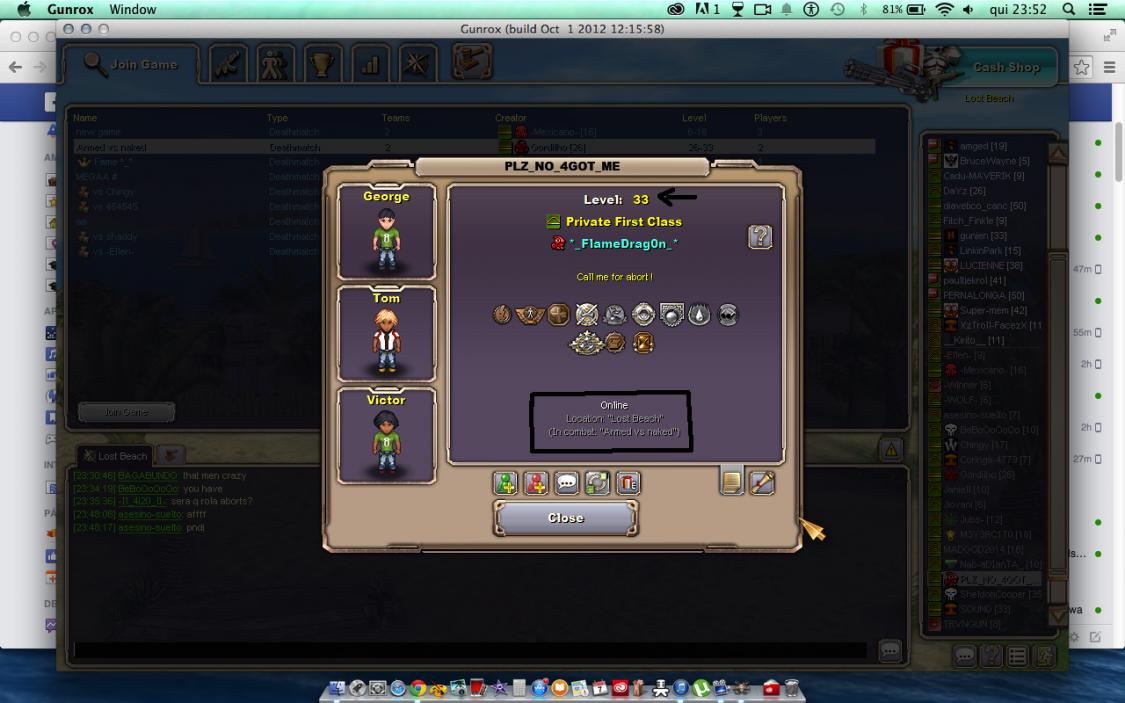Image resolution: width=1125 pixels, height=703 pixels.
Task: Click the question mark help button
Action: tap(760, 237)
